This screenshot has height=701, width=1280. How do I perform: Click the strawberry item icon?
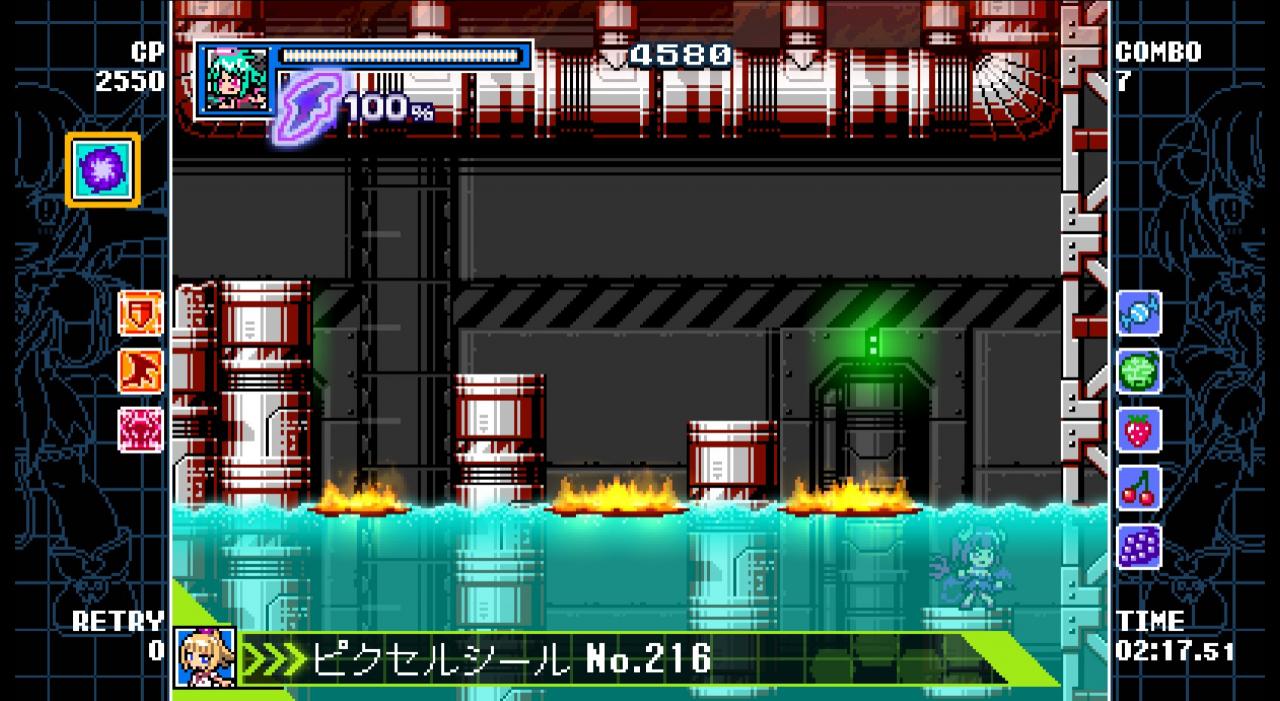[x=1139, y=430]
